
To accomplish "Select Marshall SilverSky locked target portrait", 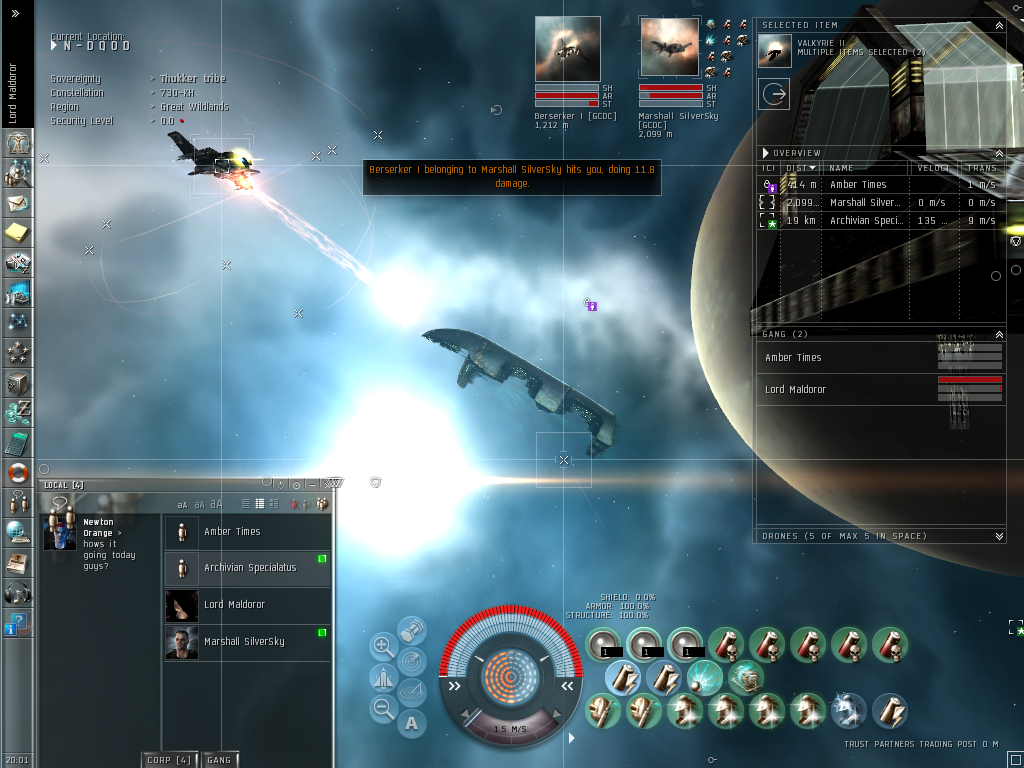I will (671, 49).
